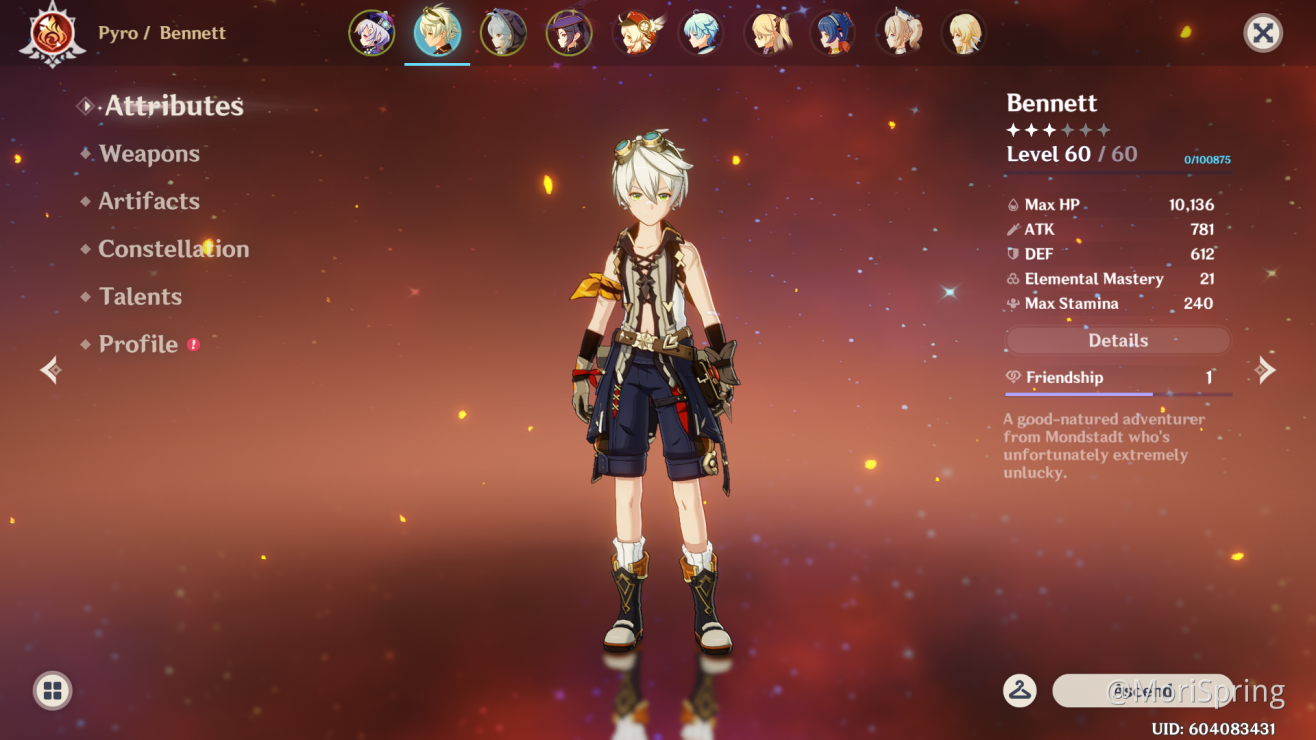Select Chongyun's blue-haired portrait

point(701,33)
